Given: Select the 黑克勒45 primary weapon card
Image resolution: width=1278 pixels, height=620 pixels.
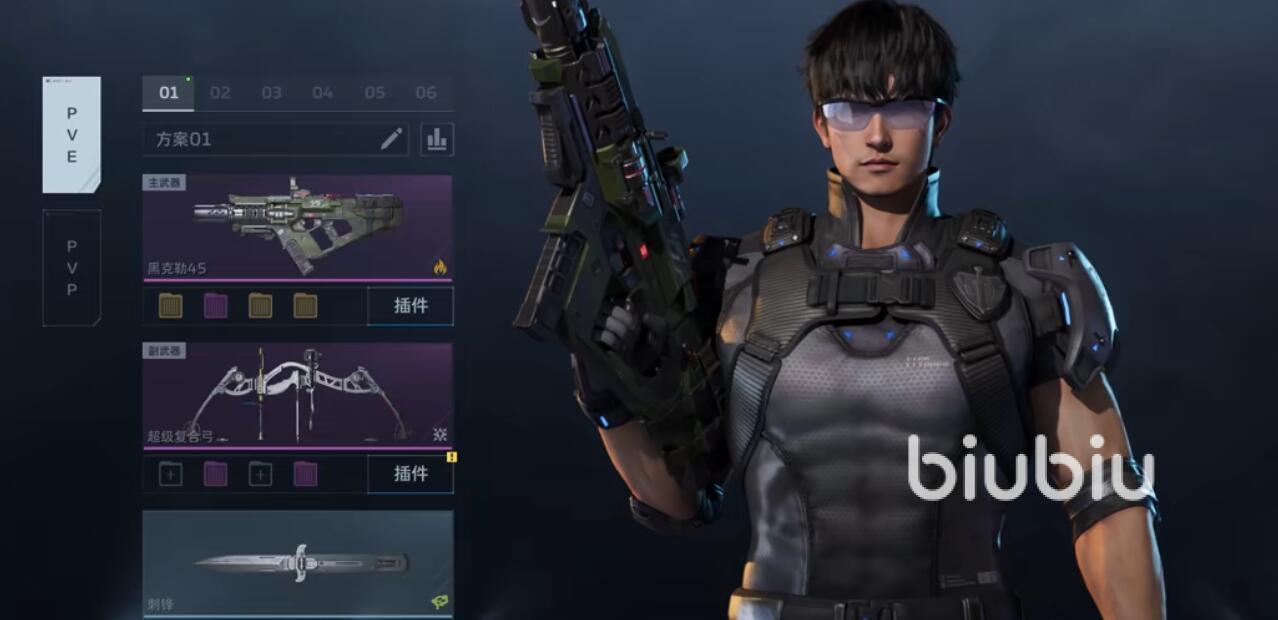Looking at the screenshot, I should pyautogui.click(x=297, y=228).
